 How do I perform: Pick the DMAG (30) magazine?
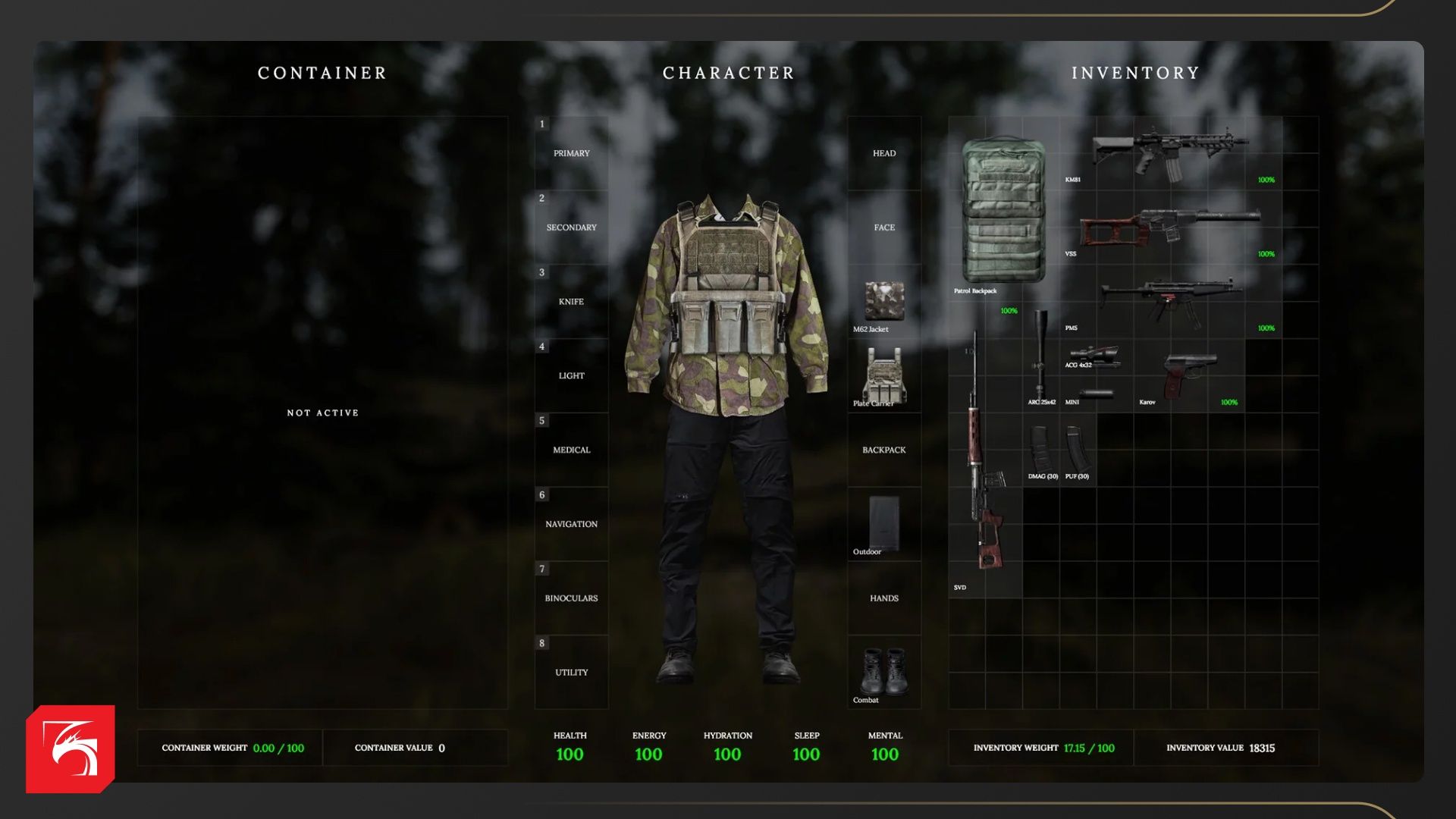pyautogui.click(x=1040, y=449)
